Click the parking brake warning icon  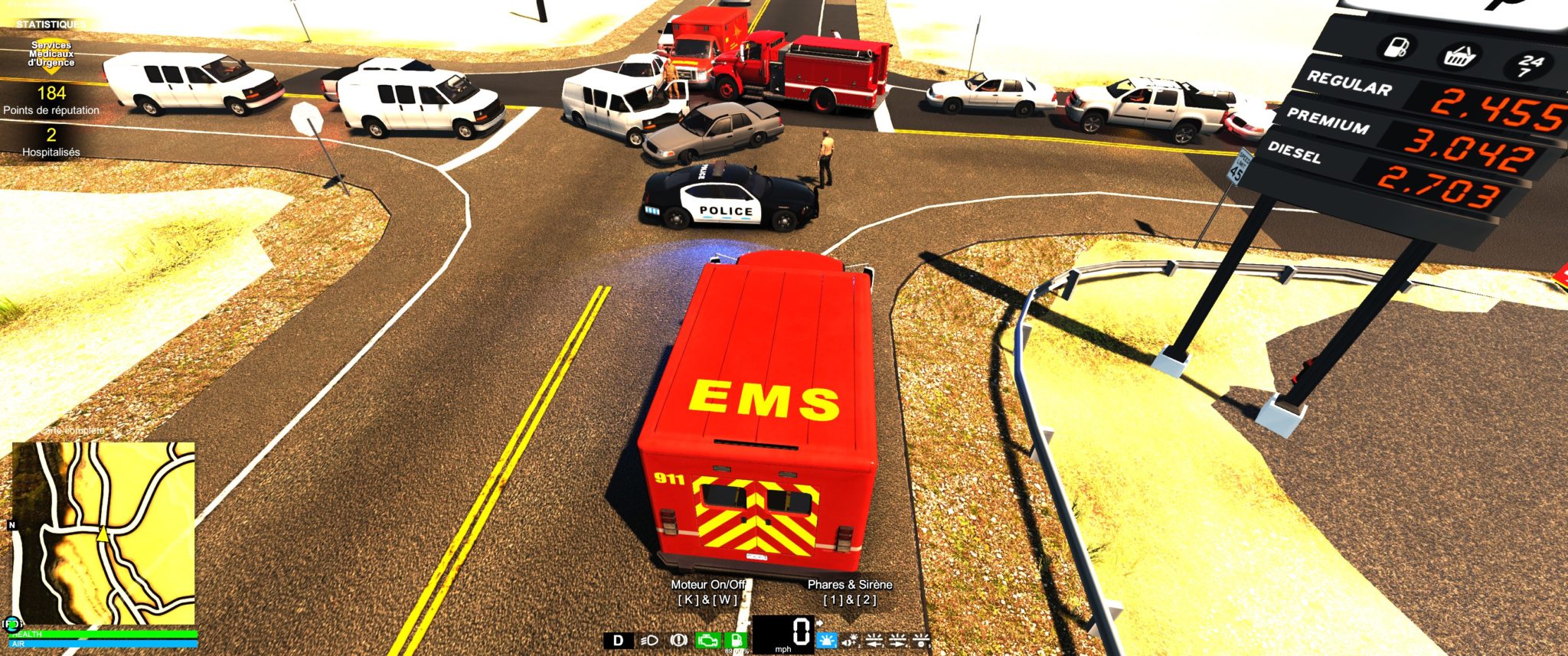678,640
